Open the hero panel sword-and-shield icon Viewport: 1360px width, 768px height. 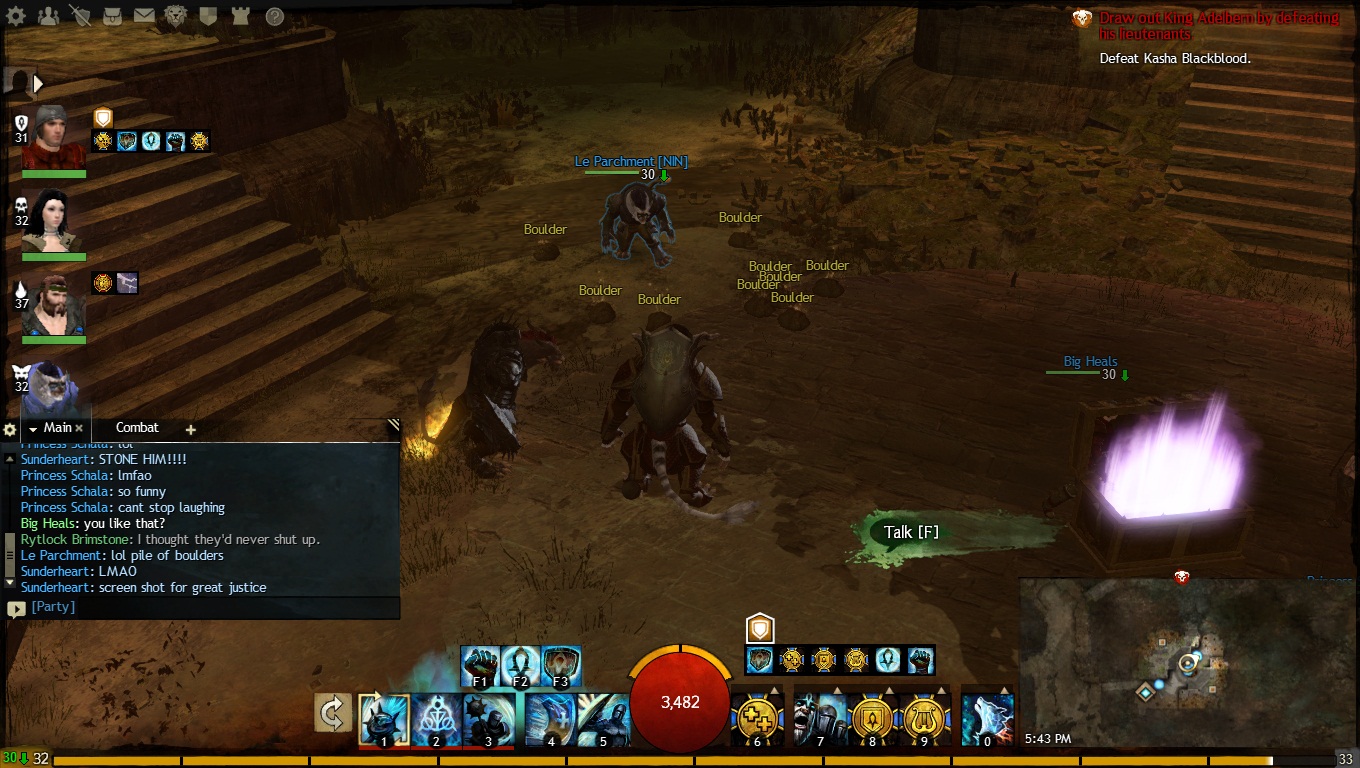click(x=80, y=16)
